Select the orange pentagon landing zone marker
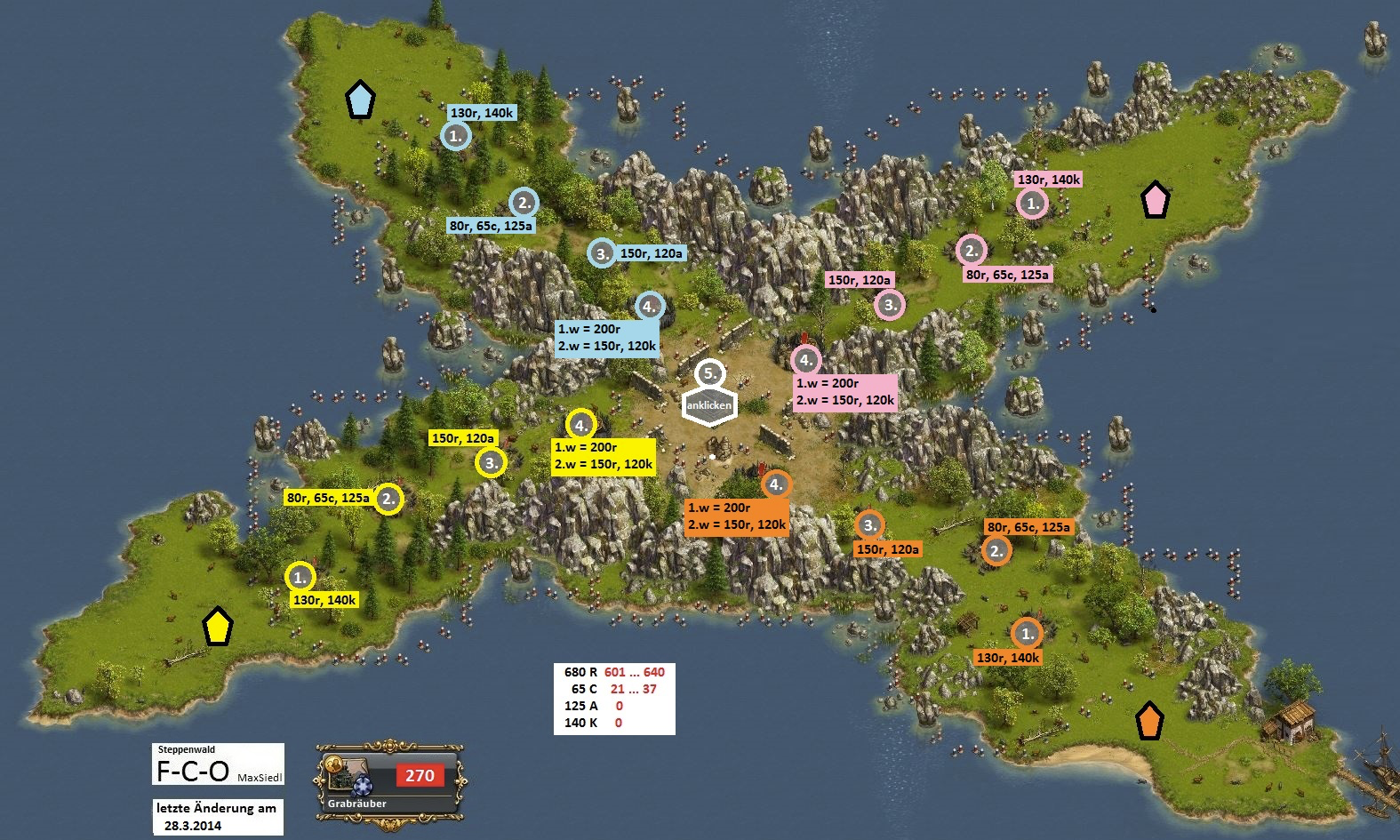Image resolution: width=1400 pixels, height=840 pixels. point(1150,721)
